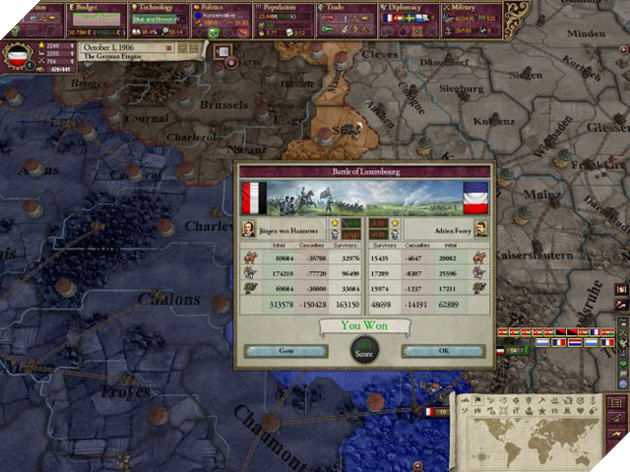Select Adrien Feary's leader portrait
The height and width of the screenshot is (472, 630).
(x=481, y=228)
